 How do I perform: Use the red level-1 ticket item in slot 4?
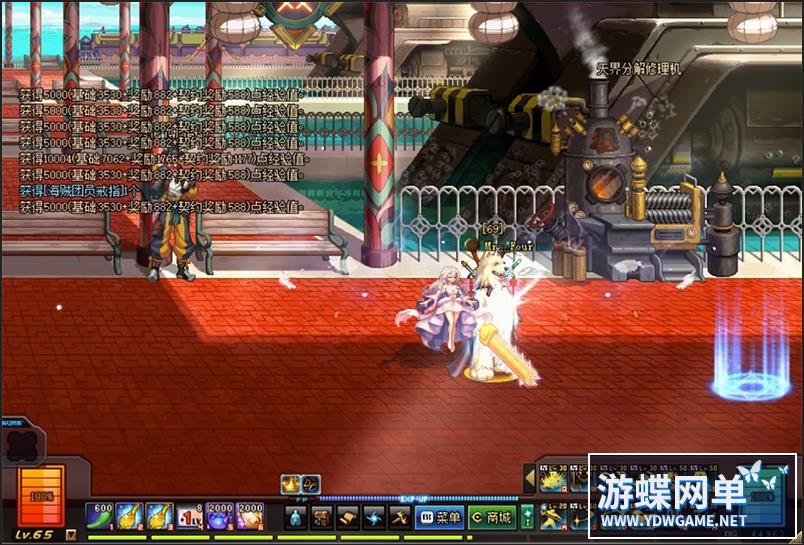pos(190,515)
